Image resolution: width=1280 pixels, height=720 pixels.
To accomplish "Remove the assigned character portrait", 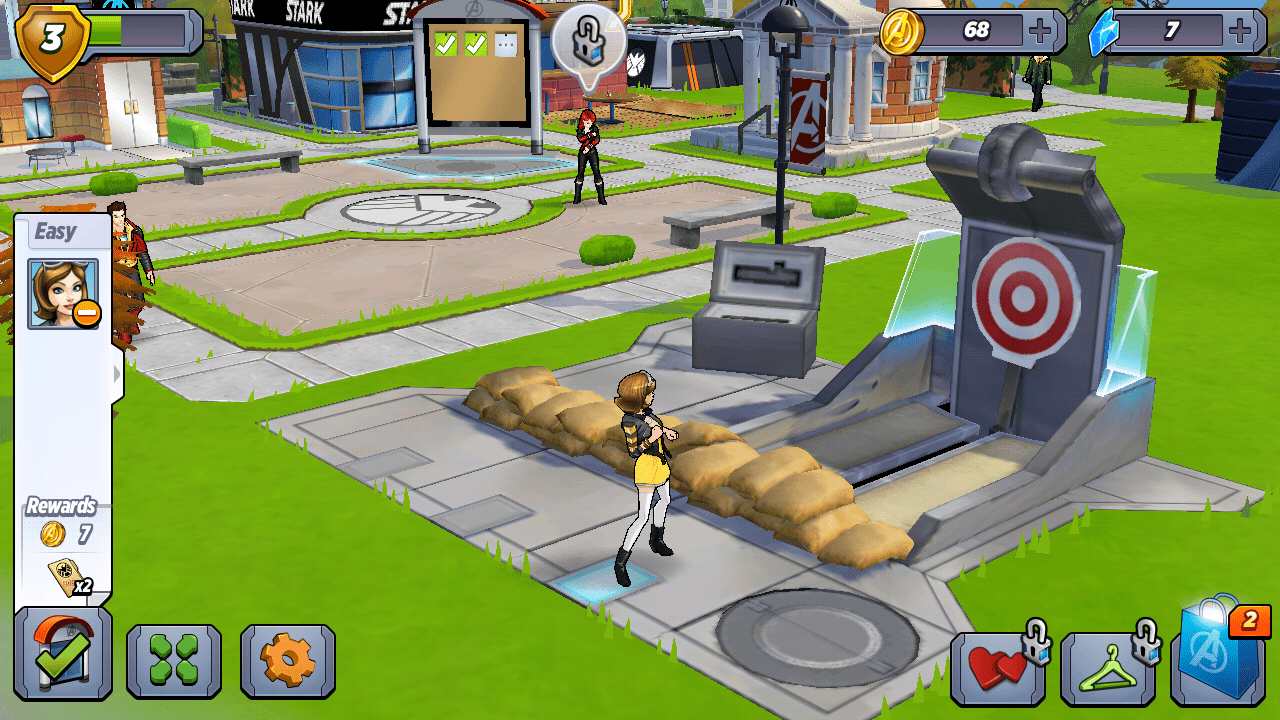I will click(x=87, y=314).
